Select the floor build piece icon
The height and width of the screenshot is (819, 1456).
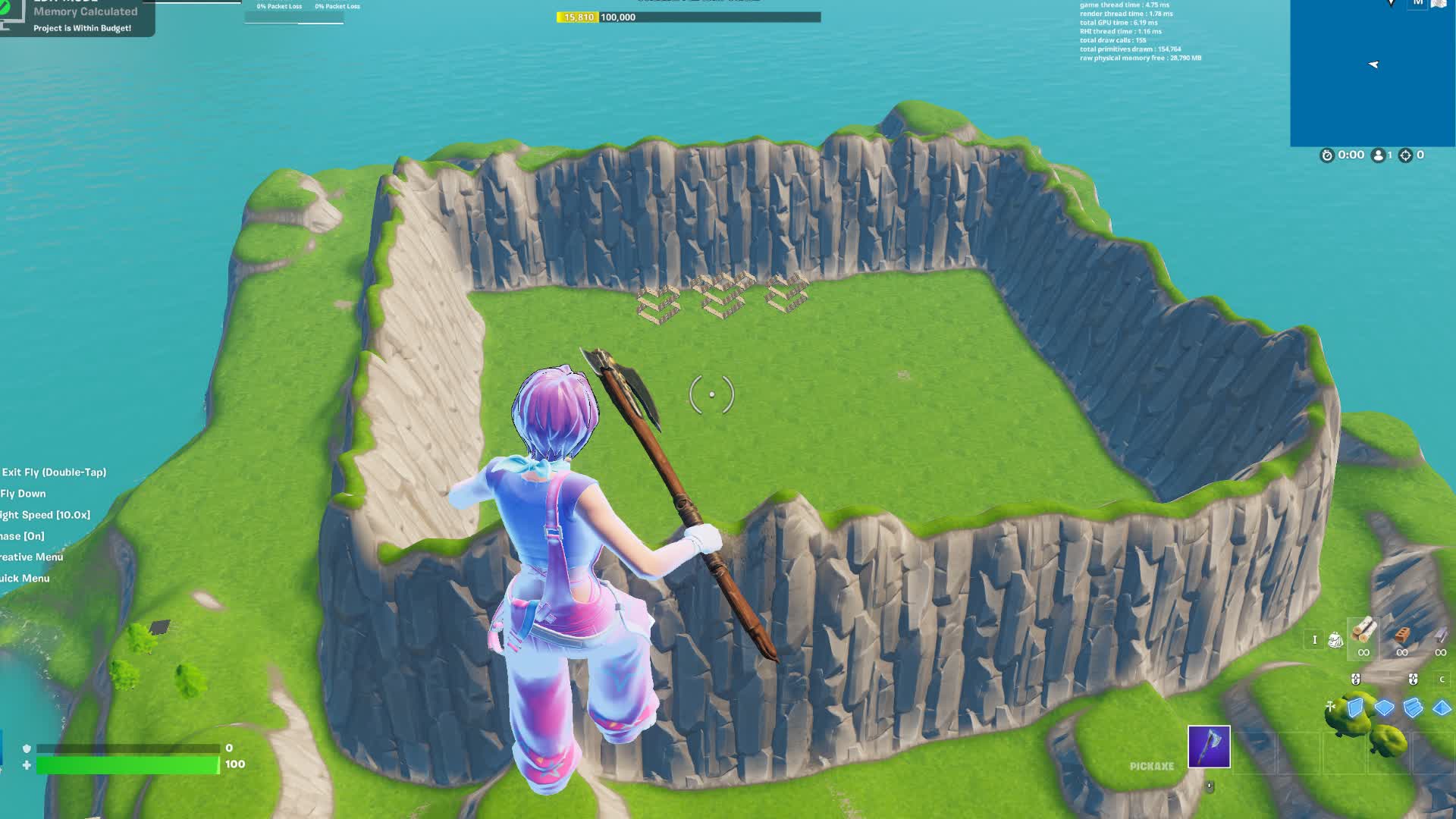[1385, 708]
